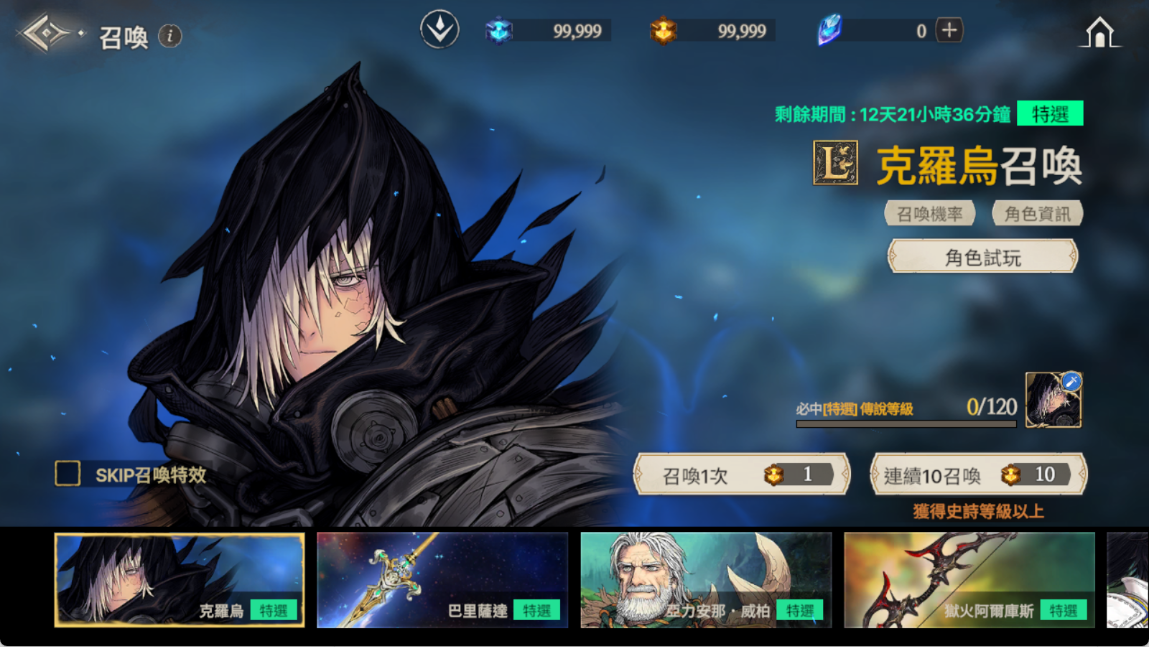Choose the 巴里薩達 sword banner
This screenshot has height=647, width=1149.
[x=442, y=580]
